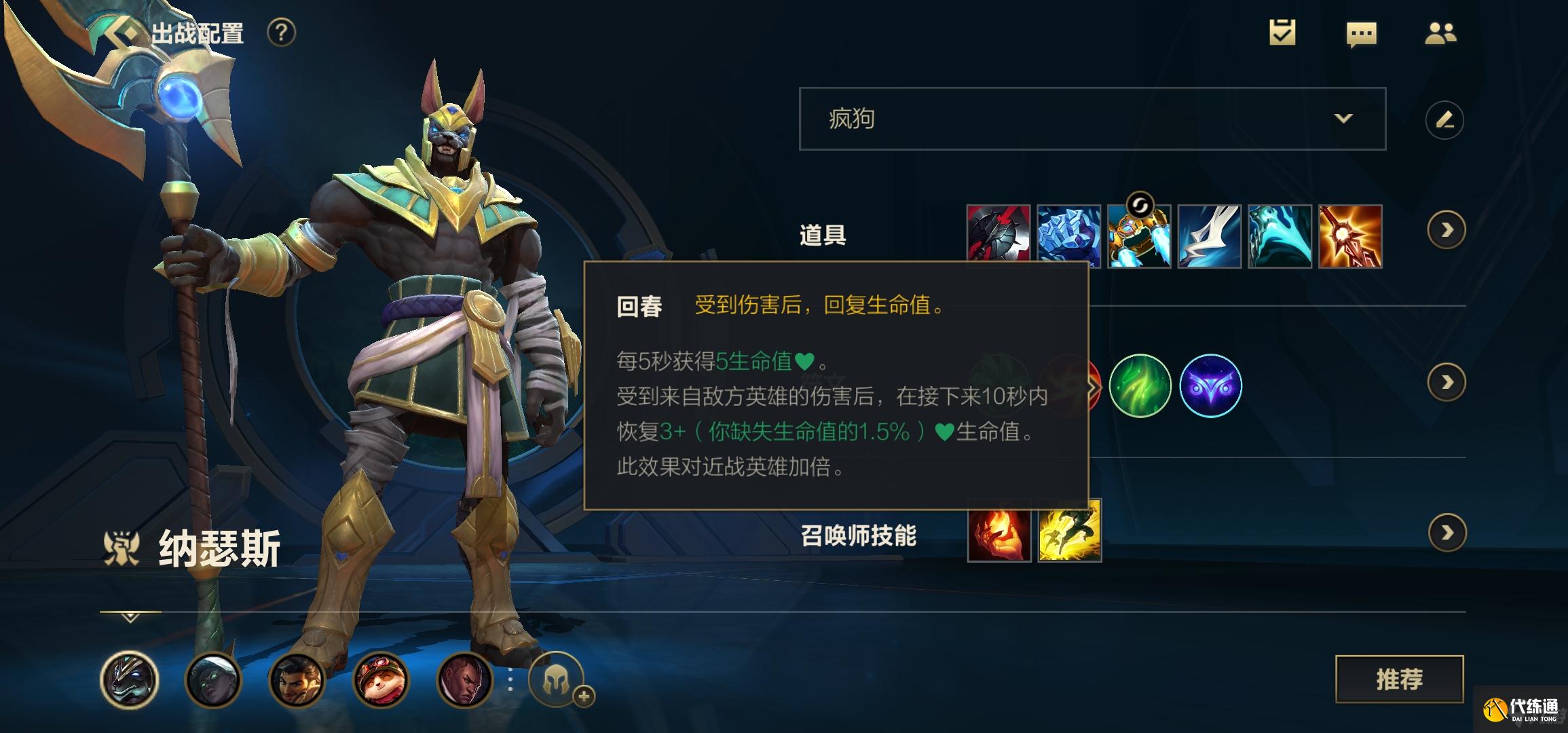
Task: Toggle the spartan helmet slot near champion portraits
Action: pyautogui.click(x=557, y=679)
